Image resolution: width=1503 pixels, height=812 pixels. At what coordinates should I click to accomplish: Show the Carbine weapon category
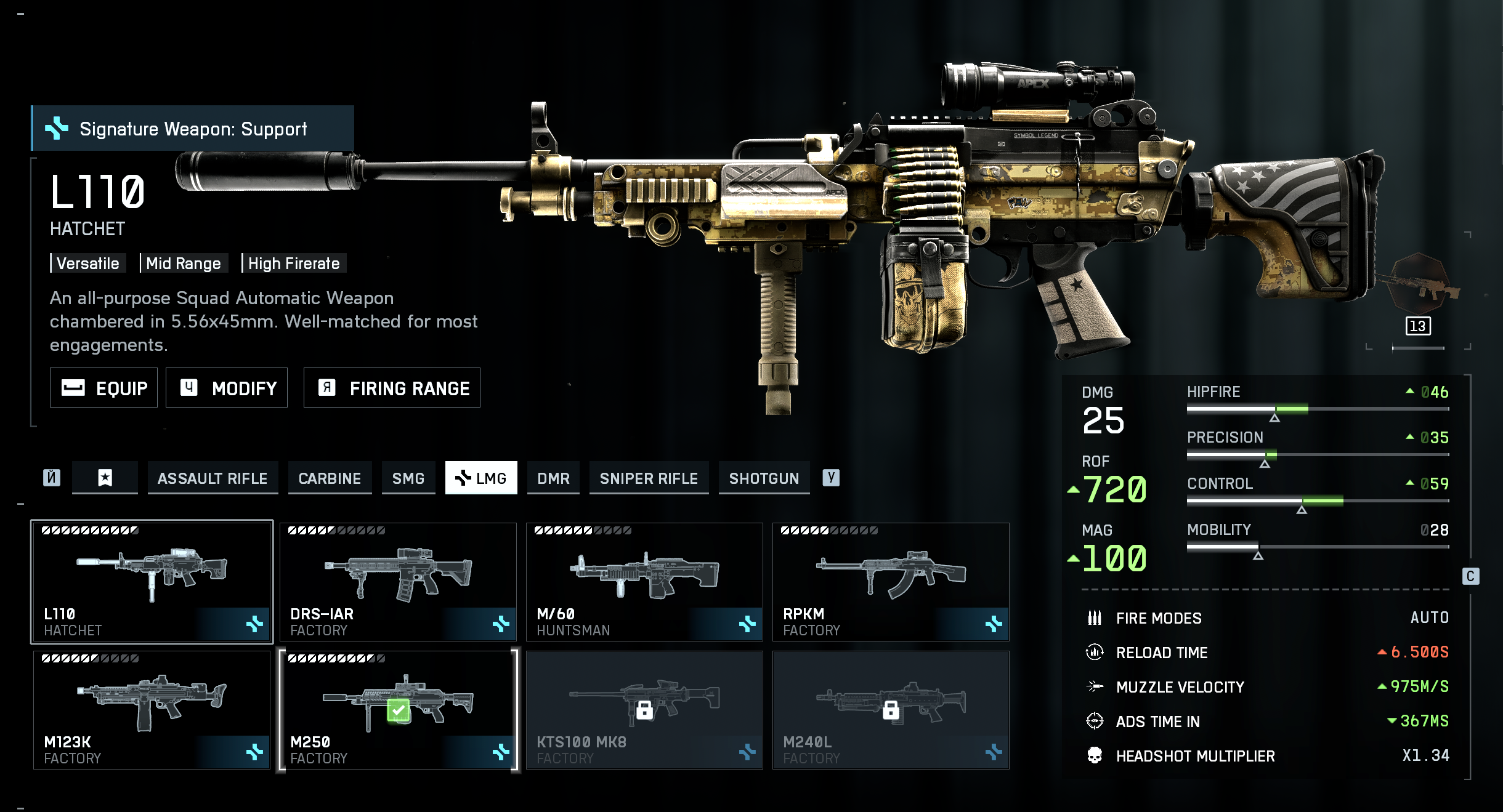pyautogui.click(x=330, y=478)
